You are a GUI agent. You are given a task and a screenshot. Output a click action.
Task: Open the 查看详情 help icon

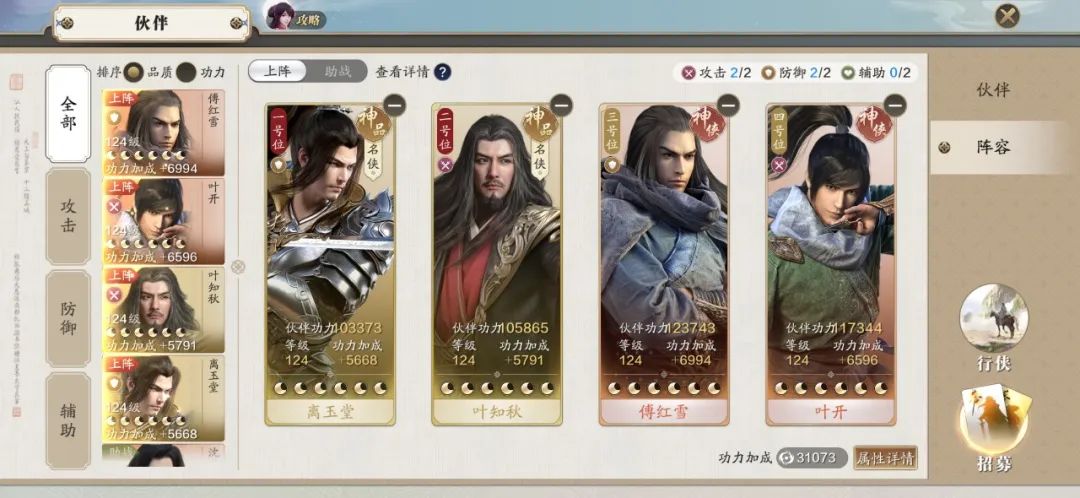click(x=442, y=72)
